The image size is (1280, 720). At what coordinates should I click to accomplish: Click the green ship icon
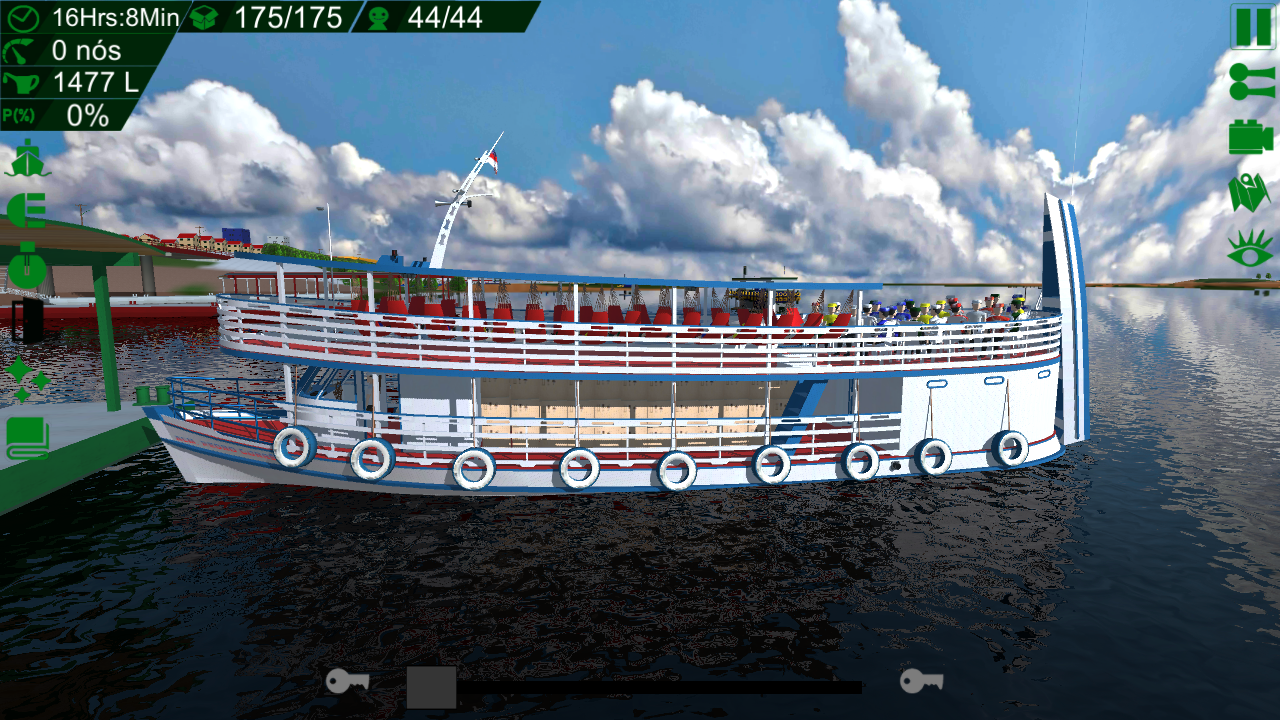click(27, 159)
